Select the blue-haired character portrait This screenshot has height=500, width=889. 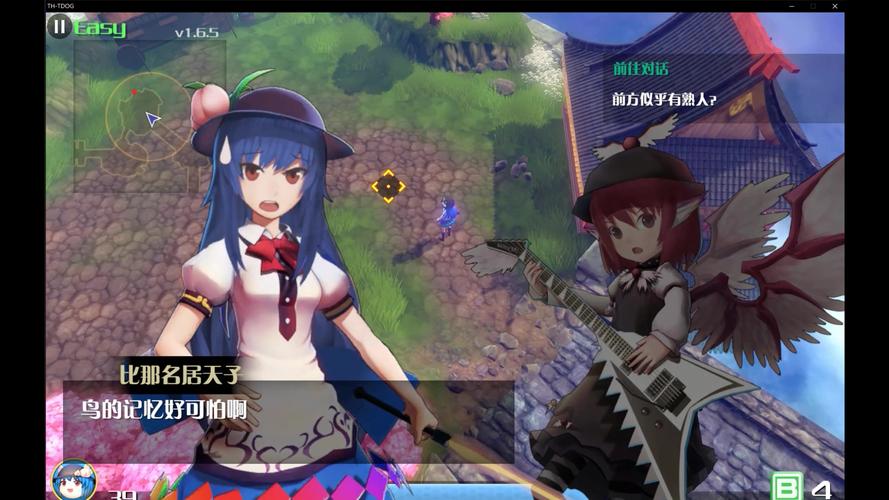[73, 481]
